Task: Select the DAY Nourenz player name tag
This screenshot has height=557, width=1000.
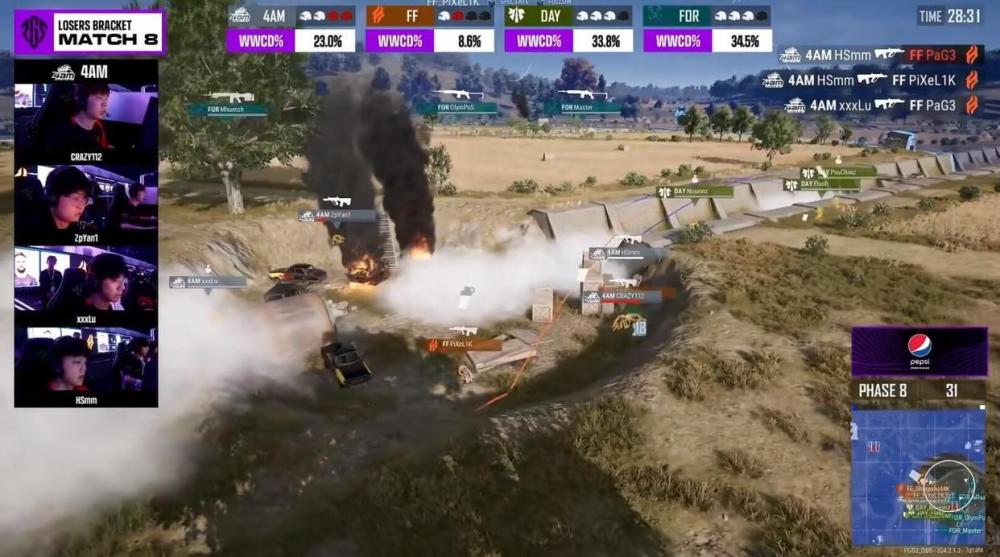Action: (x=695, y=191)
